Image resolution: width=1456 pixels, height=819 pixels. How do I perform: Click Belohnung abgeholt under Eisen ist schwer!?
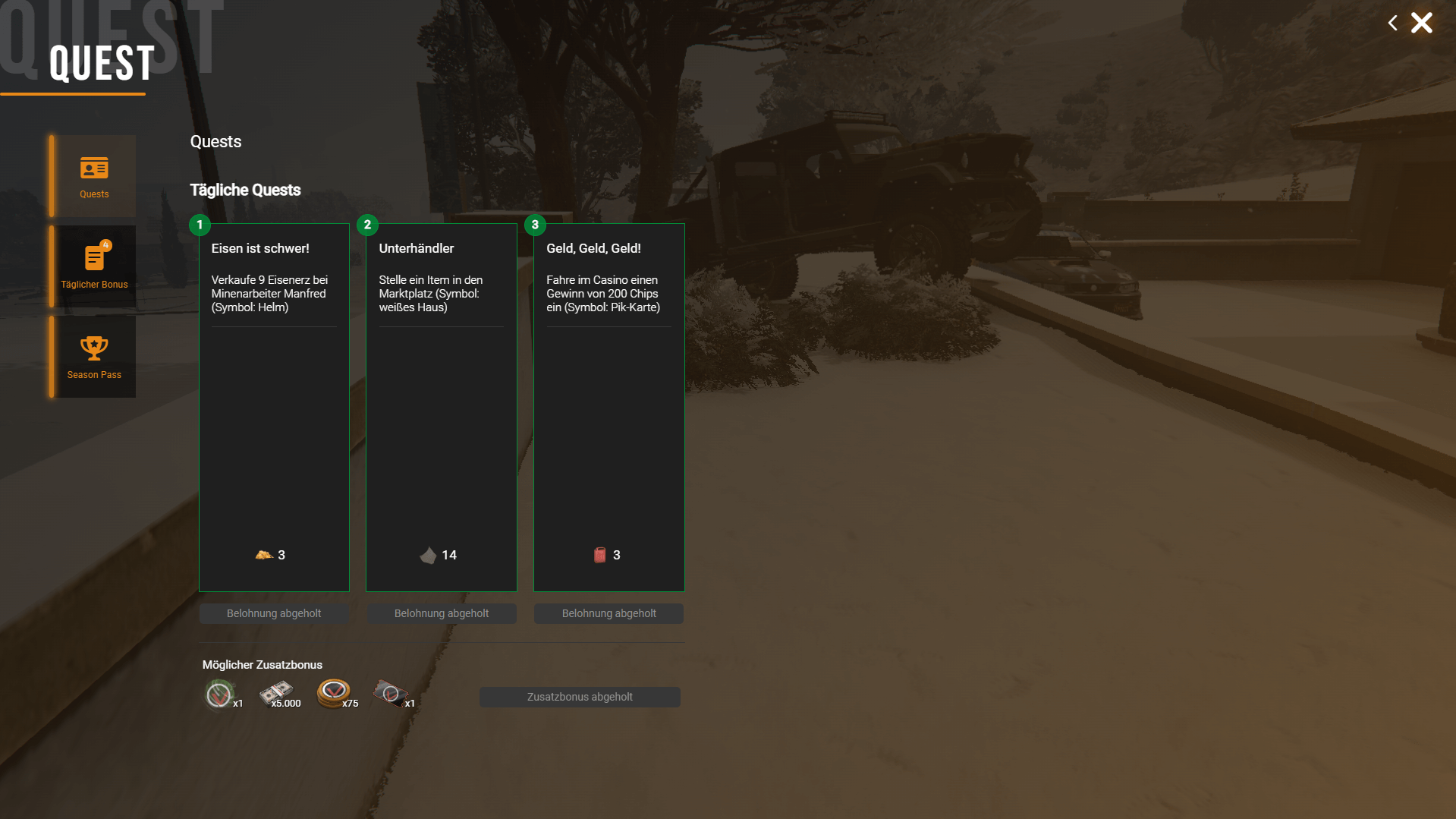pyautogui.click(x=274, y=613)
